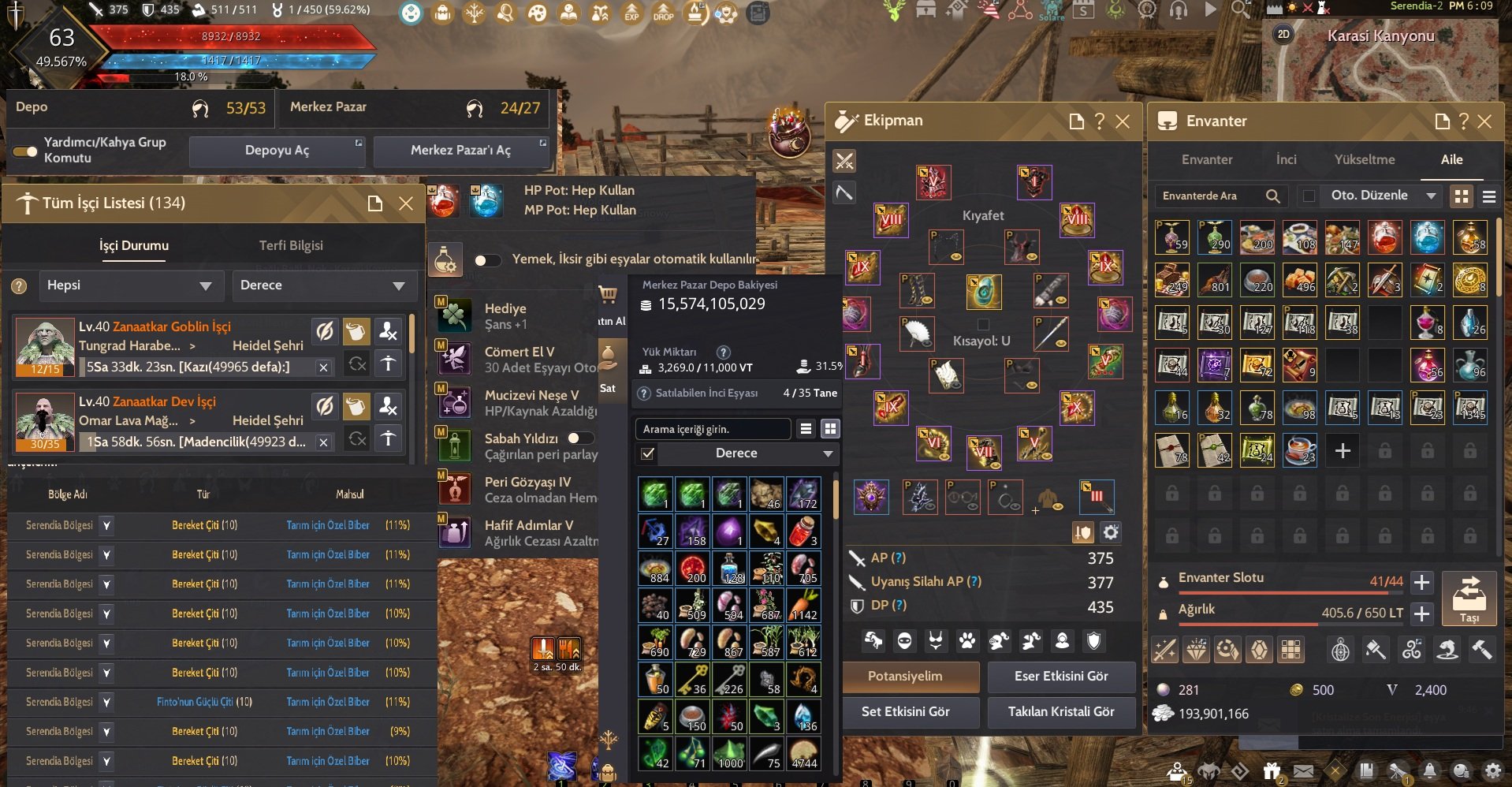Screen dimensions: 1512x787
Task: Click the Potansiyelim button in Ekipman
Action: tap(910, 677)
